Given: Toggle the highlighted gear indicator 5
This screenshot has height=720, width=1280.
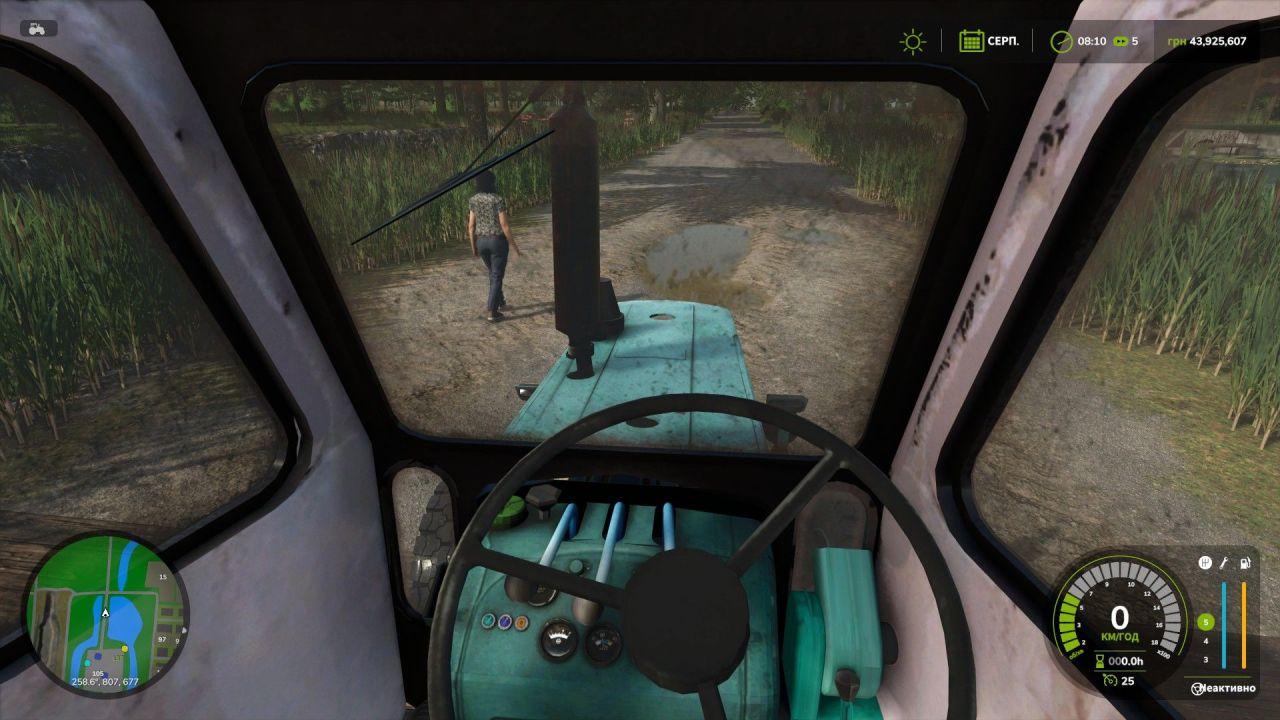Looking at the screenshot, I should click(x=1206, y=622).
